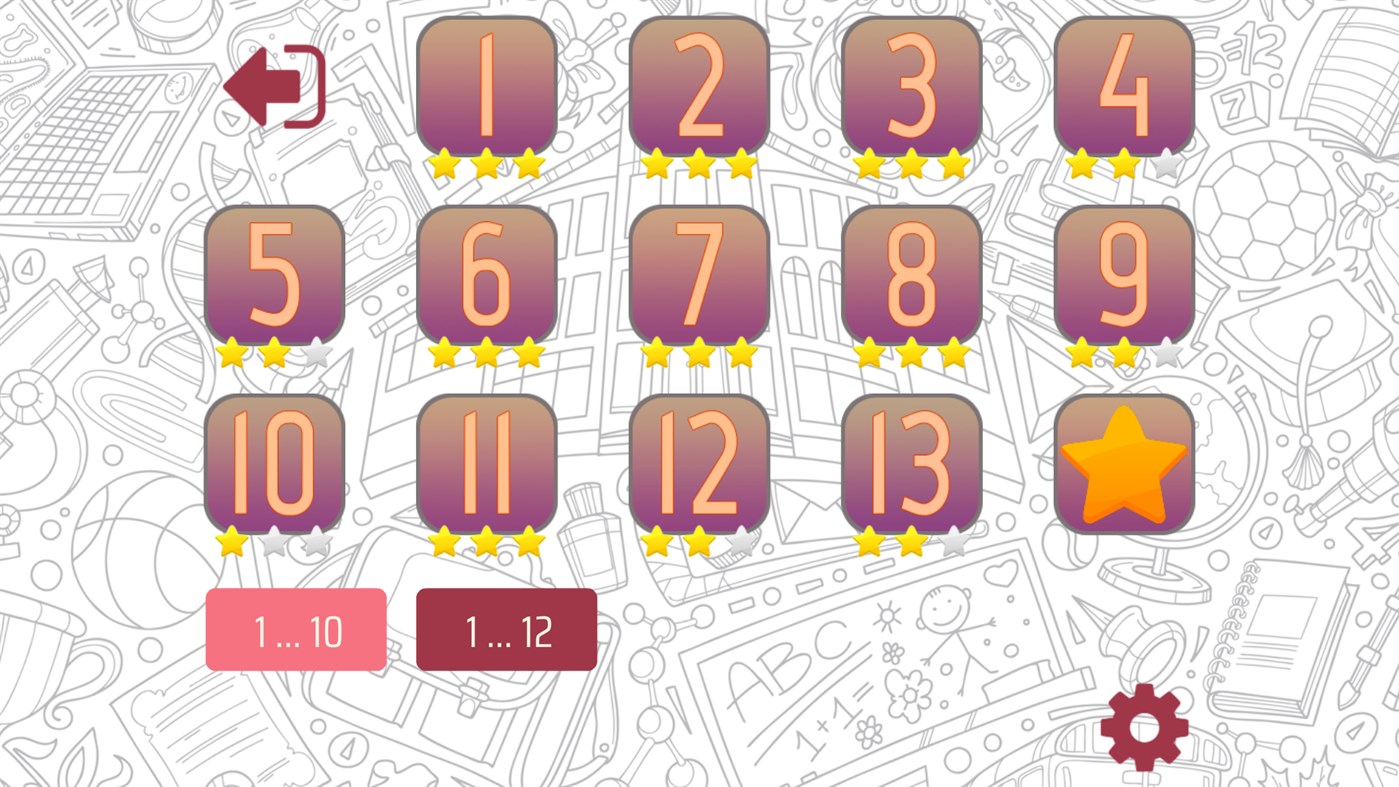1399x787 pixels.
Task: Click the stars under level 4
Action: 1123,163
